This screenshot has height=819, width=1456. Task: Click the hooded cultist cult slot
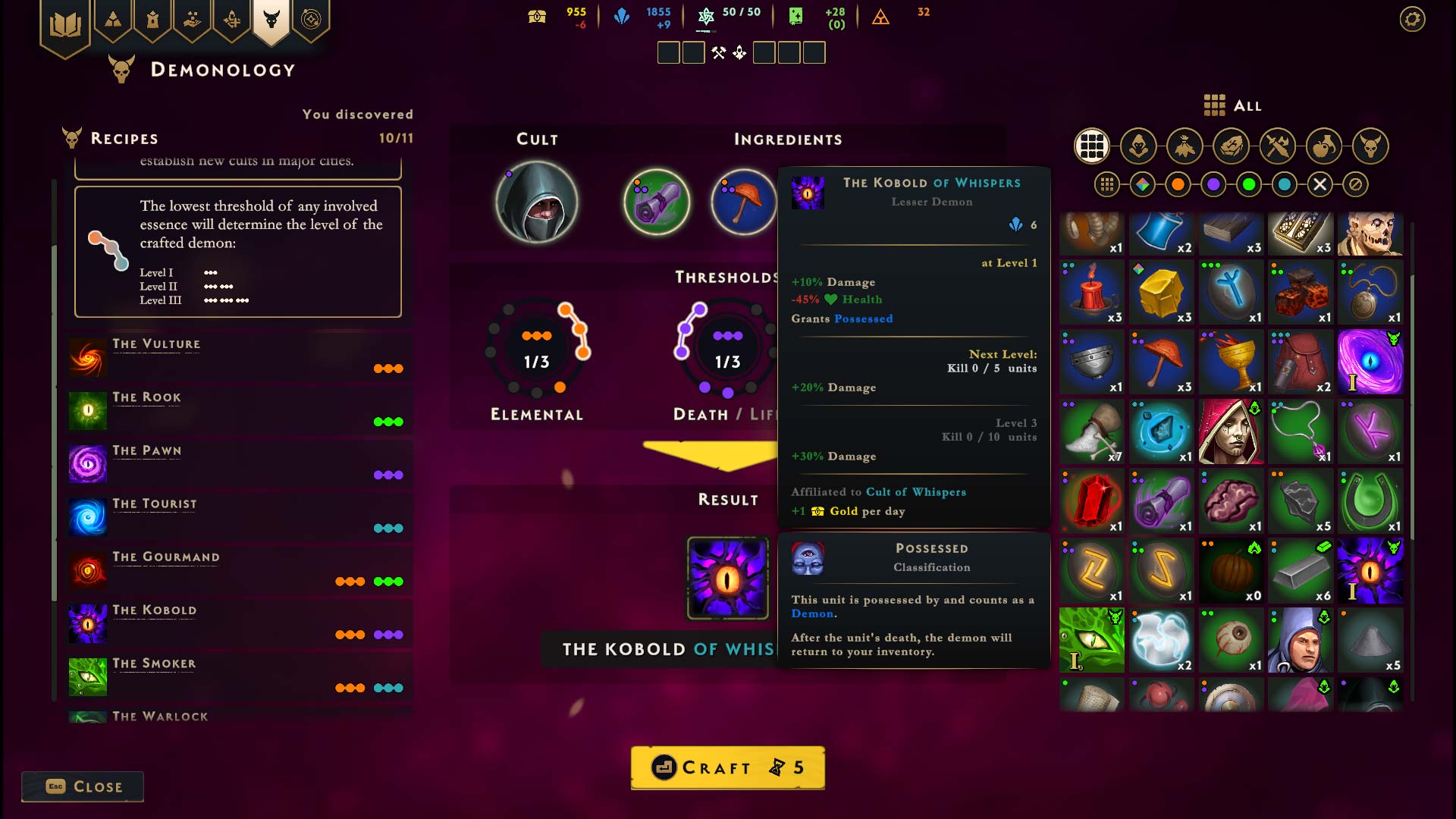tap(537, 202)
